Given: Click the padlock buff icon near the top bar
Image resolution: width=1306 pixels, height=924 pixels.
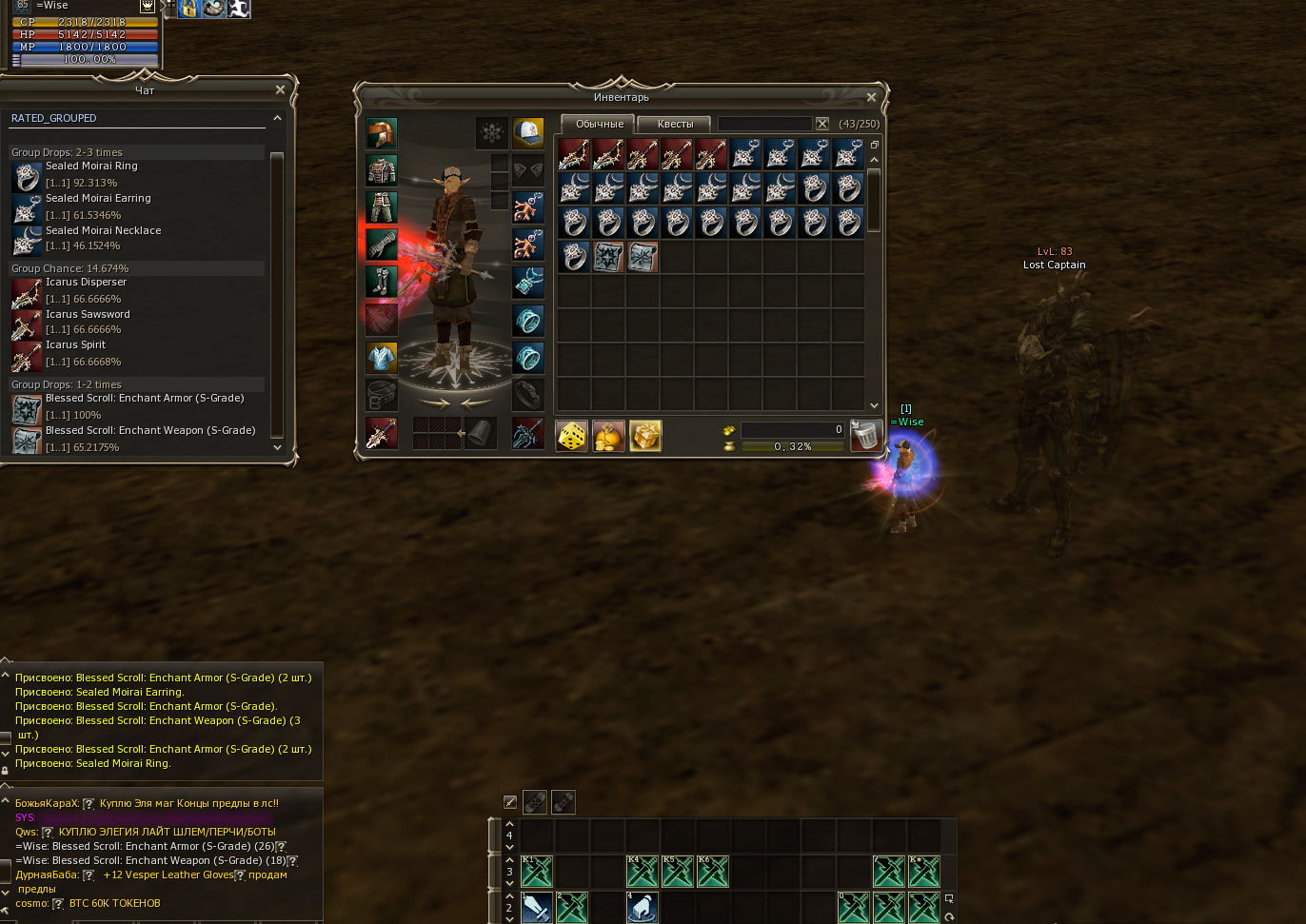Looking at the screenshot, I should pyautogui.click(x=189, y=9).
